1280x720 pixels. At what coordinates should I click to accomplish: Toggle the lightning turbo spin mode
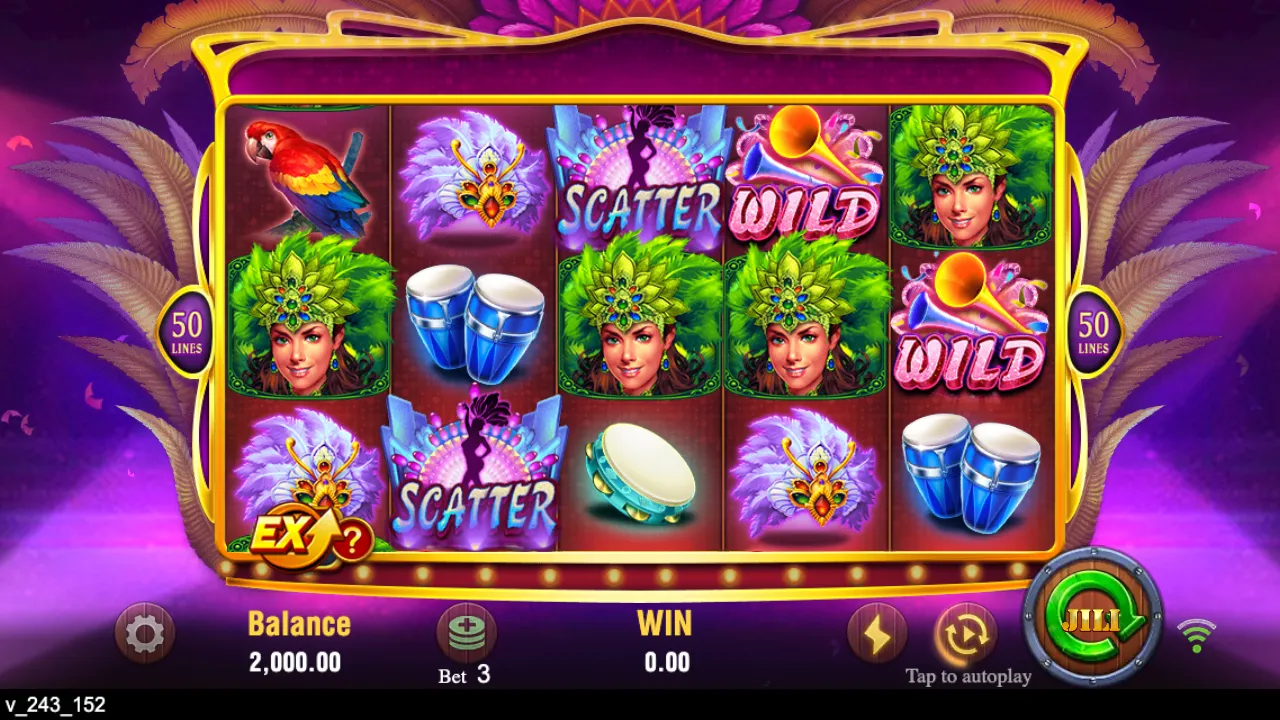click(x=877, y=633)
